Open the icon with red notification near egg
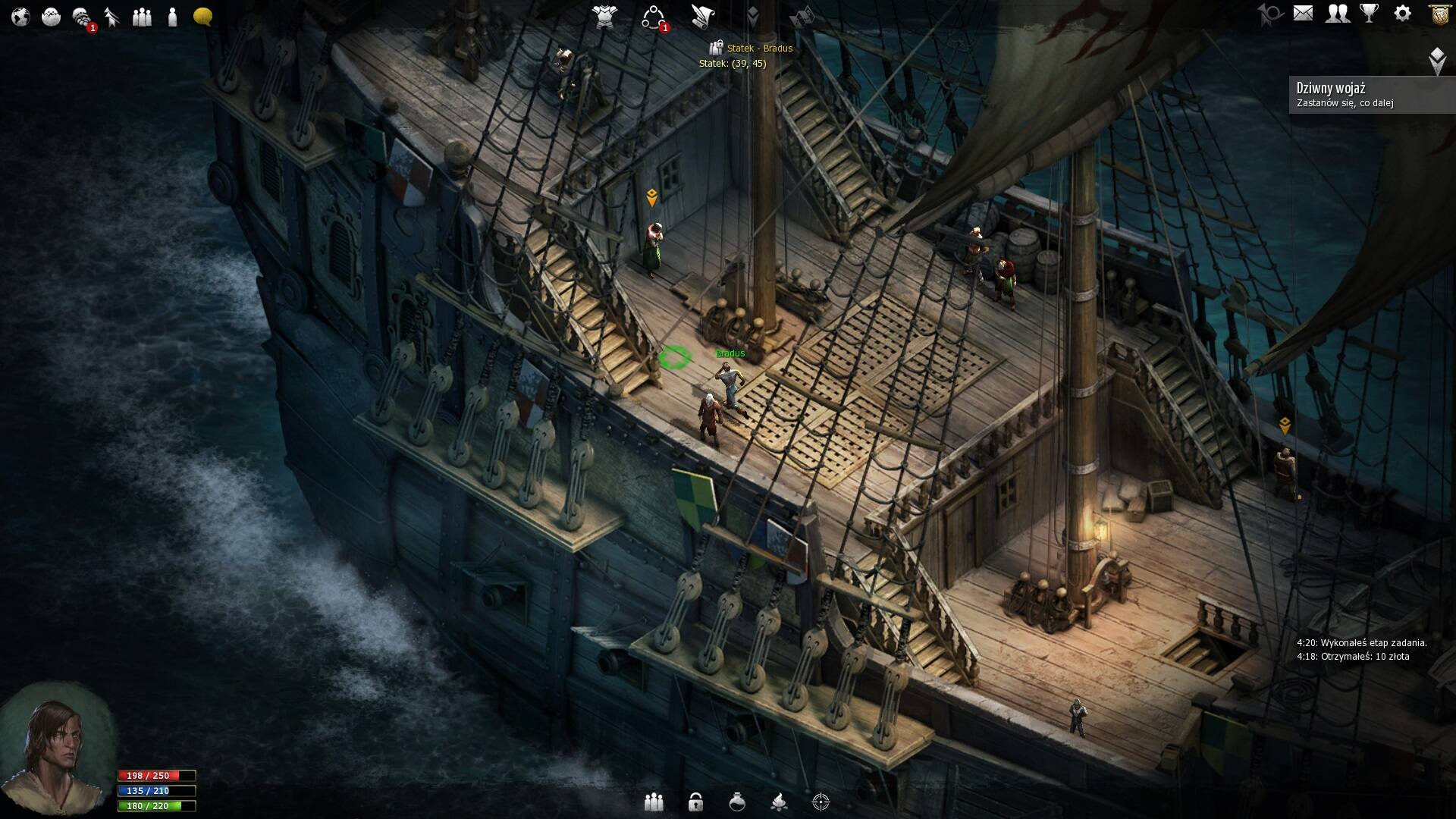Image resolution: width=1456 pixels, height=819 pixels. [82, 17]
